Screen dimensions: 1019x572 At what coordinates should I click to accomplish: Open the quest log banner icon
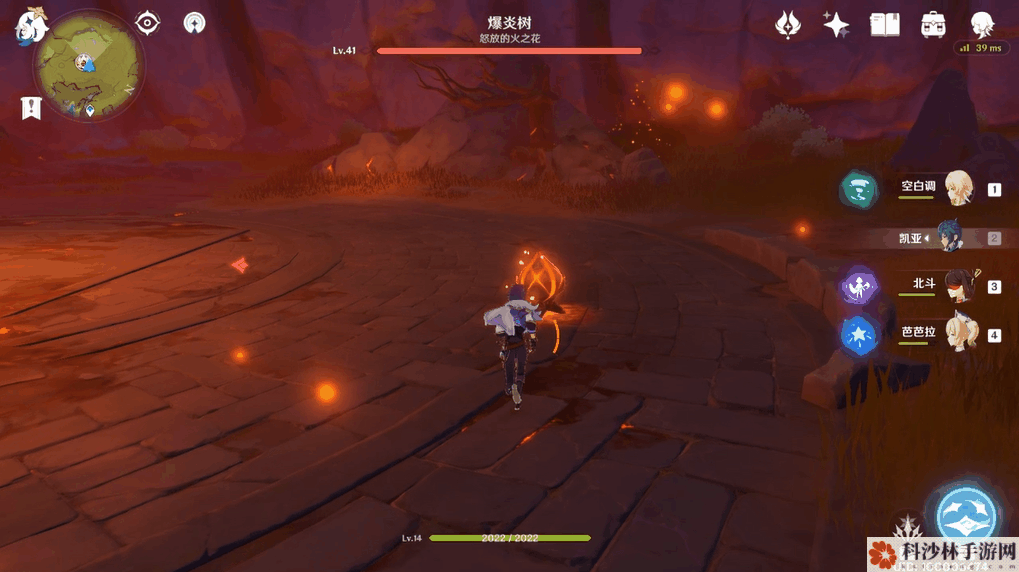31,109
